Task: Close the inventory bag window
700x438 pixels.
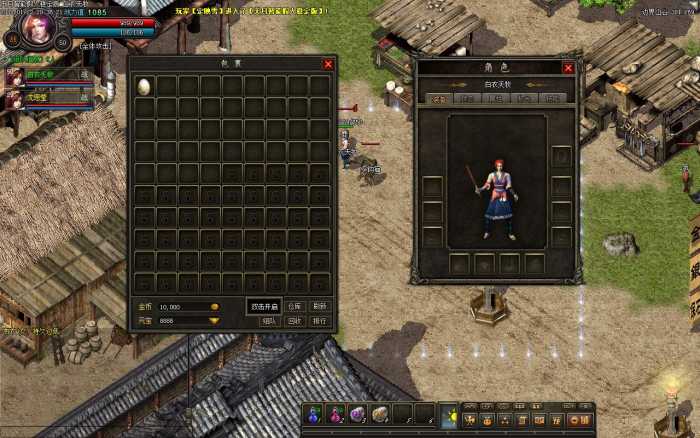Action: (328, 64)
